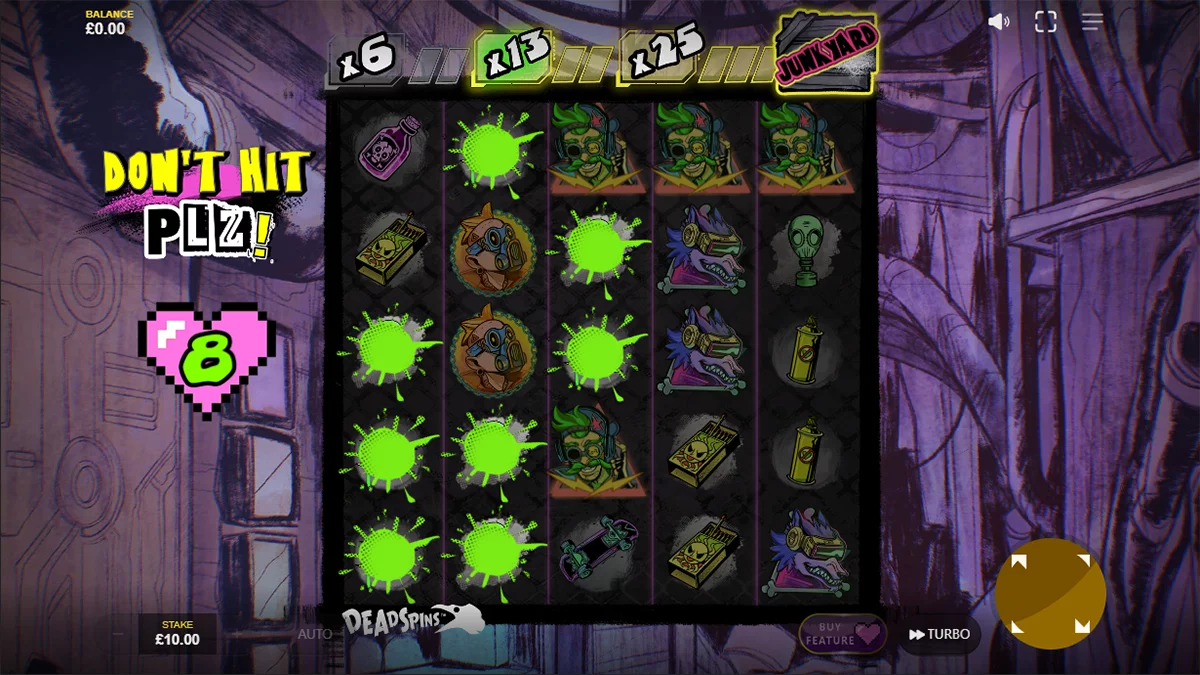The width and height of the screenshot is (1200, 675).
Task: Open the hamburger menu
Action: 1092,22
